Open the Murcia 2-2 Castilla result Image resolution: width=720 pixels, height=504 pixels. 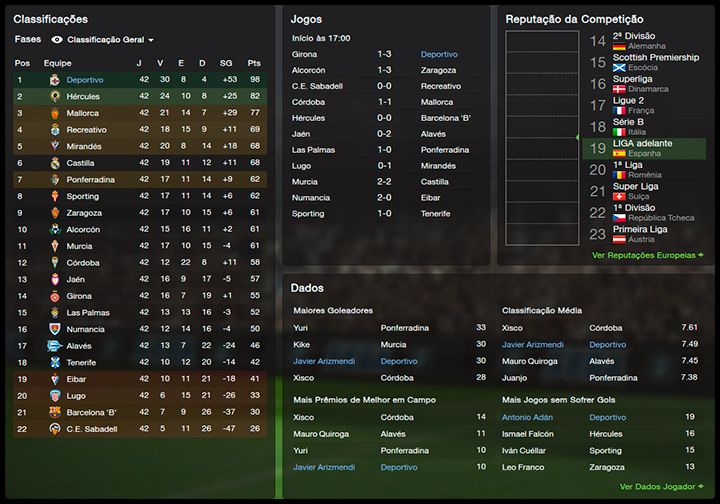[x=383, y=182]
